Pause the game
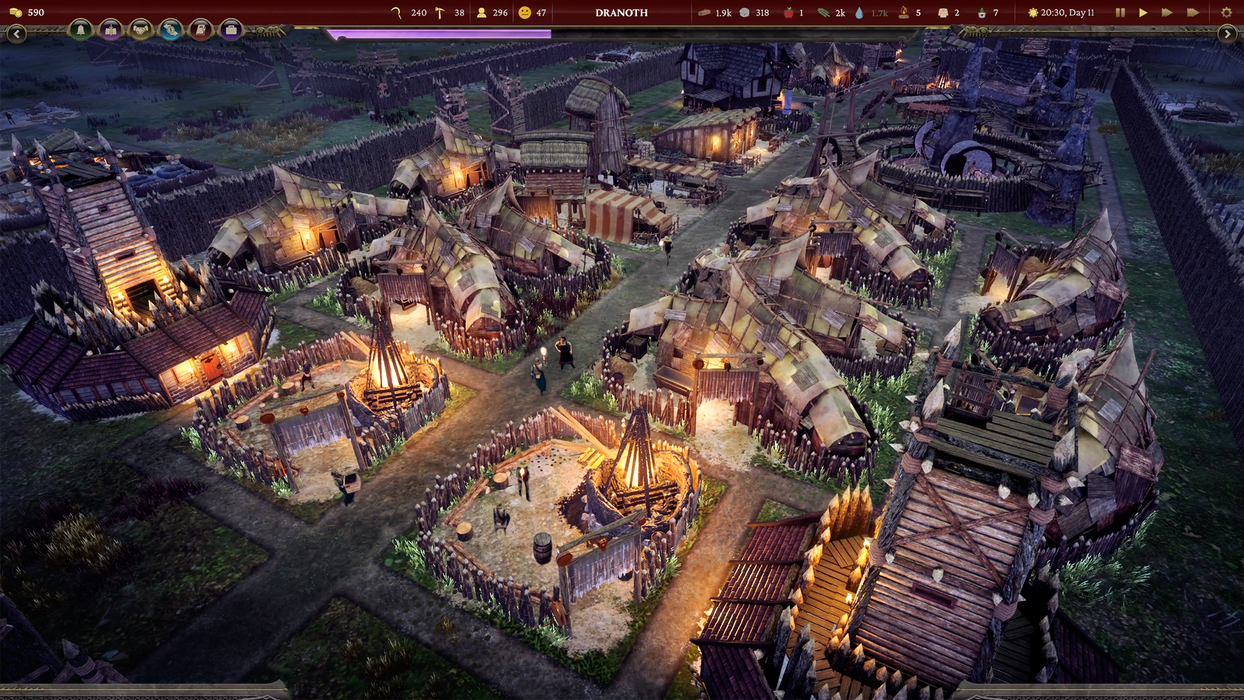 [1120, 13]
